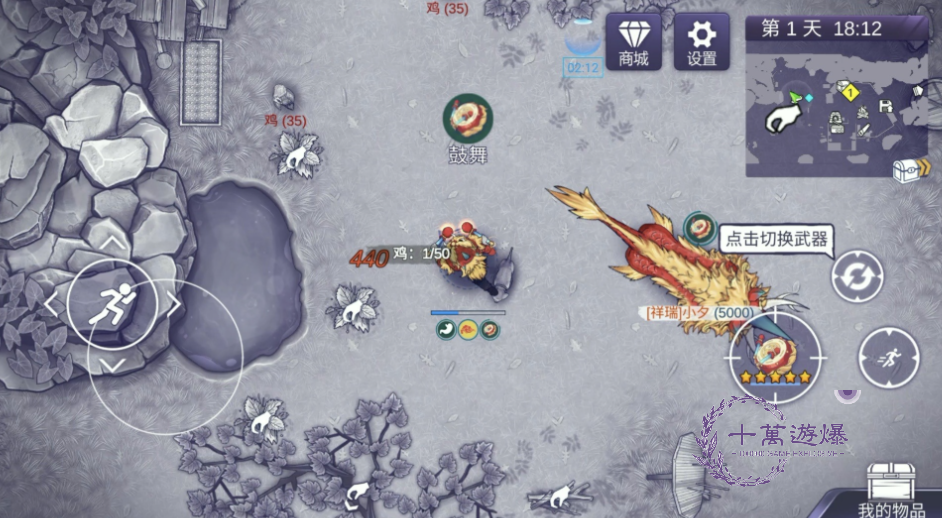Open 我的物品 inventory chest

(894, 490)
